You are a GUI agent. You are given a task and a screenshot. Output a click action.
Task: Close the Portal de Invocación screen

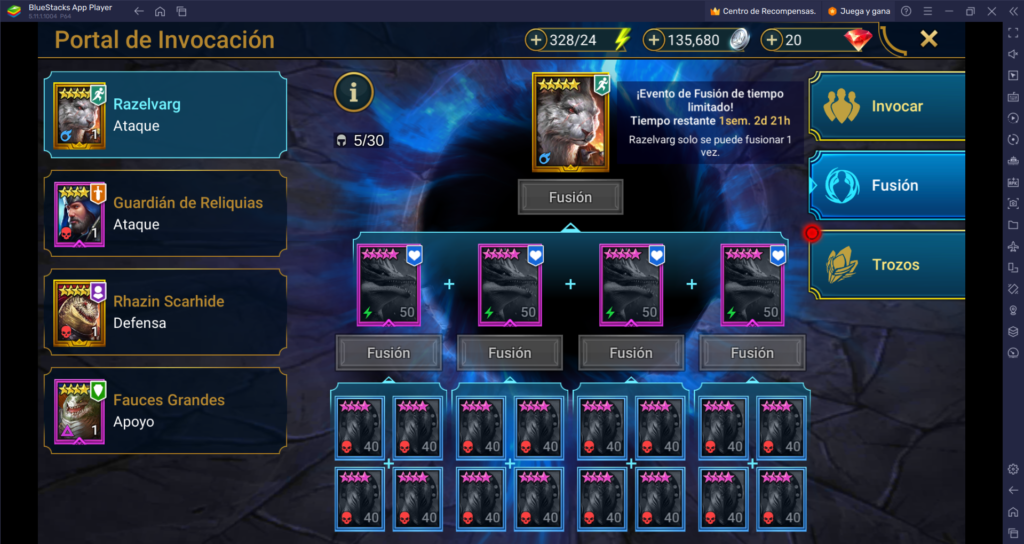(x=929, y=39)
